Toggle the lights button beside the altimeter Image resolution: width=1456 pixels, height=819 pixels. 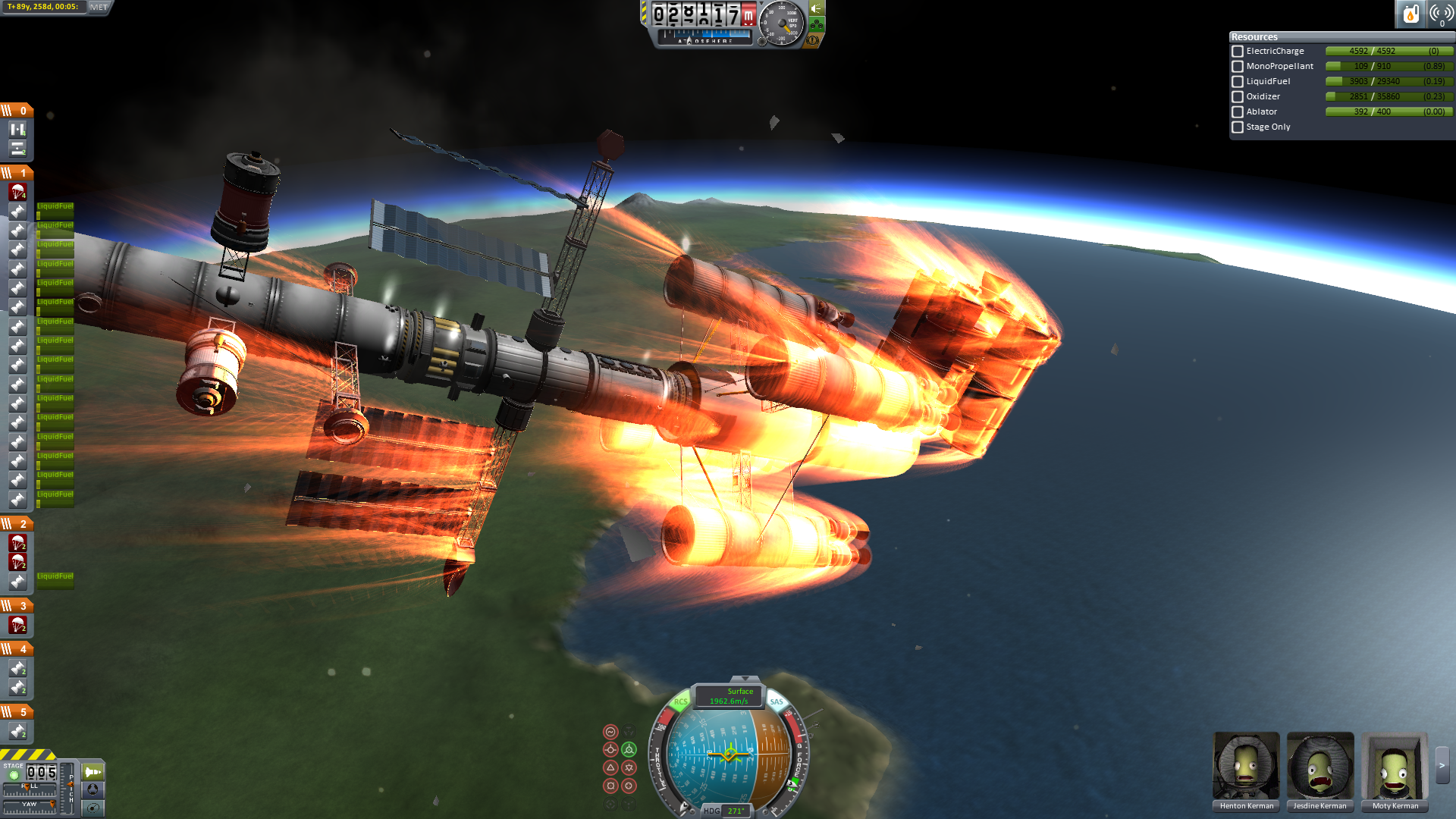tap(817, 9)
